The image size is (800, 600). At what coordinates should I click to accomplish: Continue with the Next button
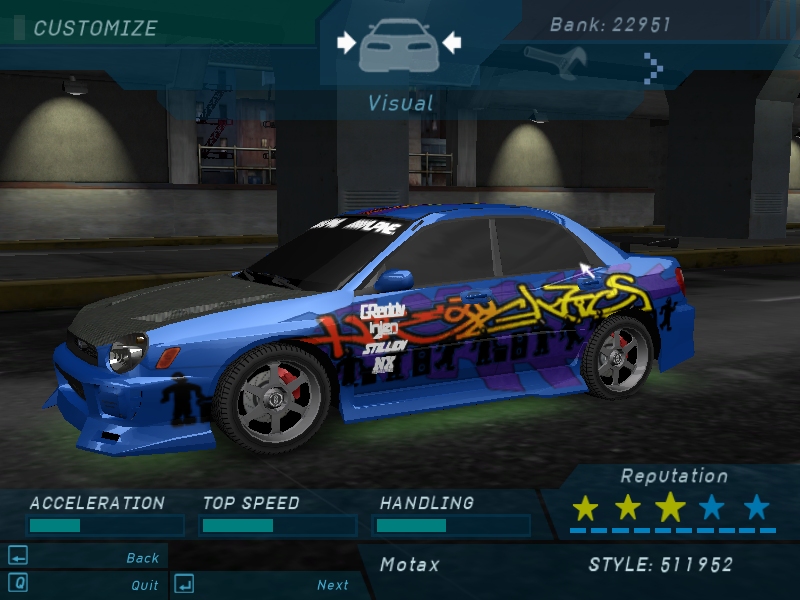point(333,585)
